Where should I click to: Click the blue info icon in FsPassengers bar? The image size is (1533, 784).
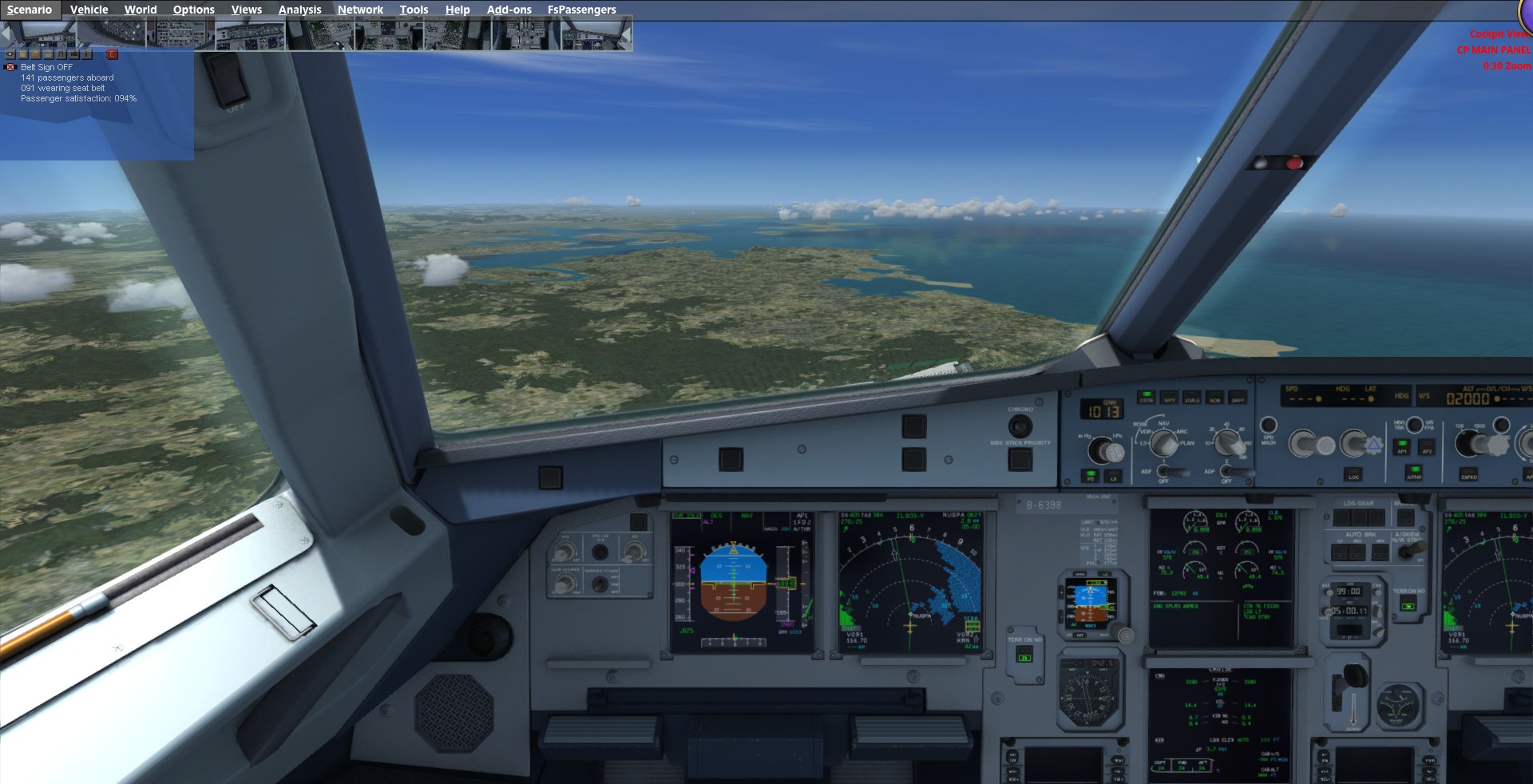click(87, 54)
